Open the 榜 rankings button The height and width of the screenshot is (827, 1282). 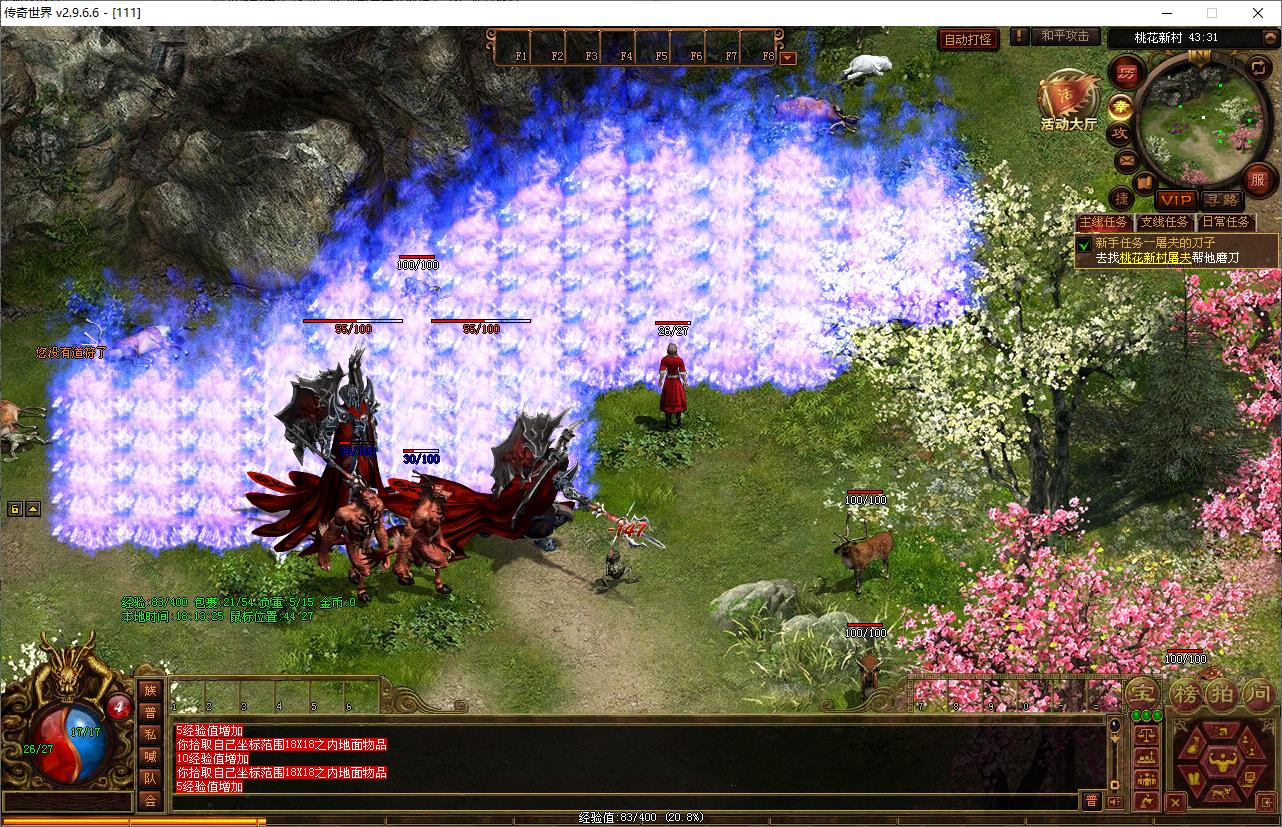1185,693
